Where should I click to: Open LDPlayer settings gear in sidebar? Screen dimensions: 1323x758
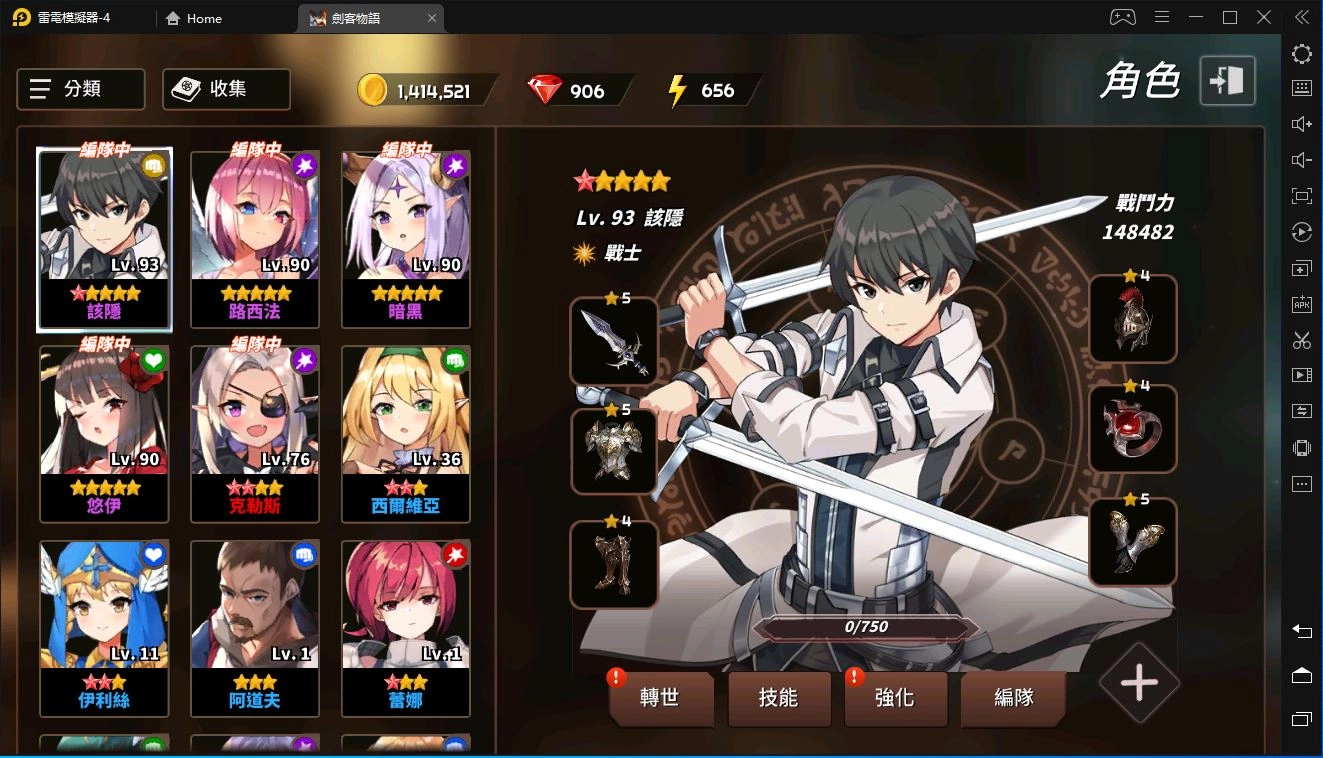click(x=1301, y=54)
